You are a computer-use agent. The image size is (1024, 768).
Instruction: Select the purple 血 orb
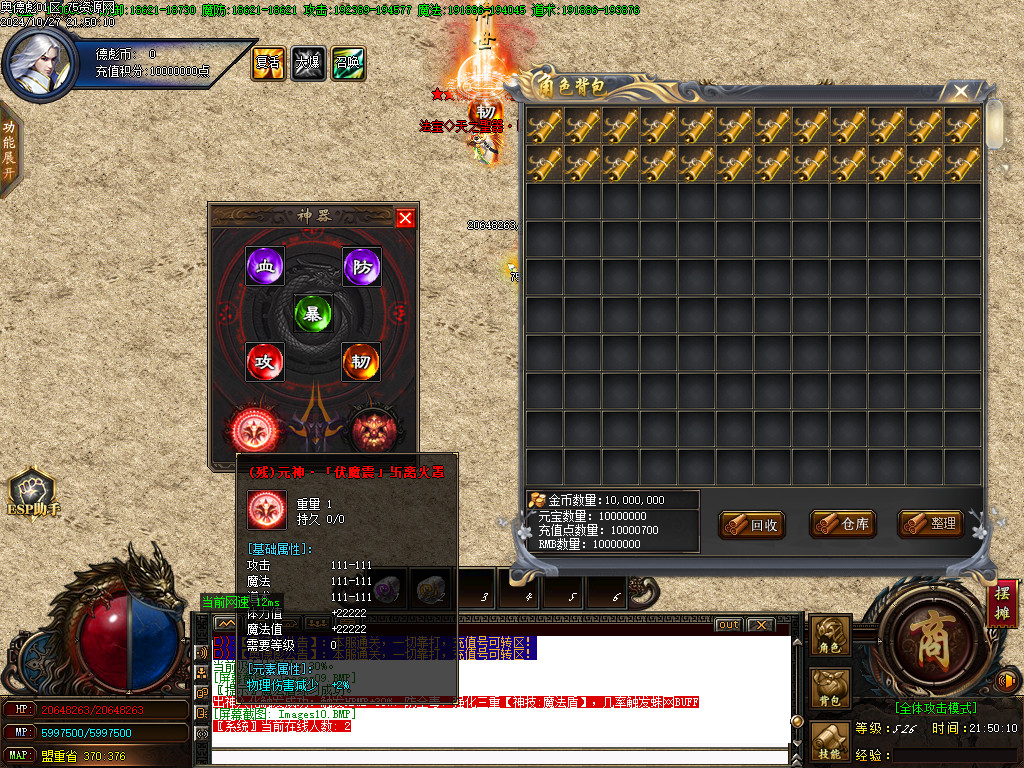tap(265, 266)
